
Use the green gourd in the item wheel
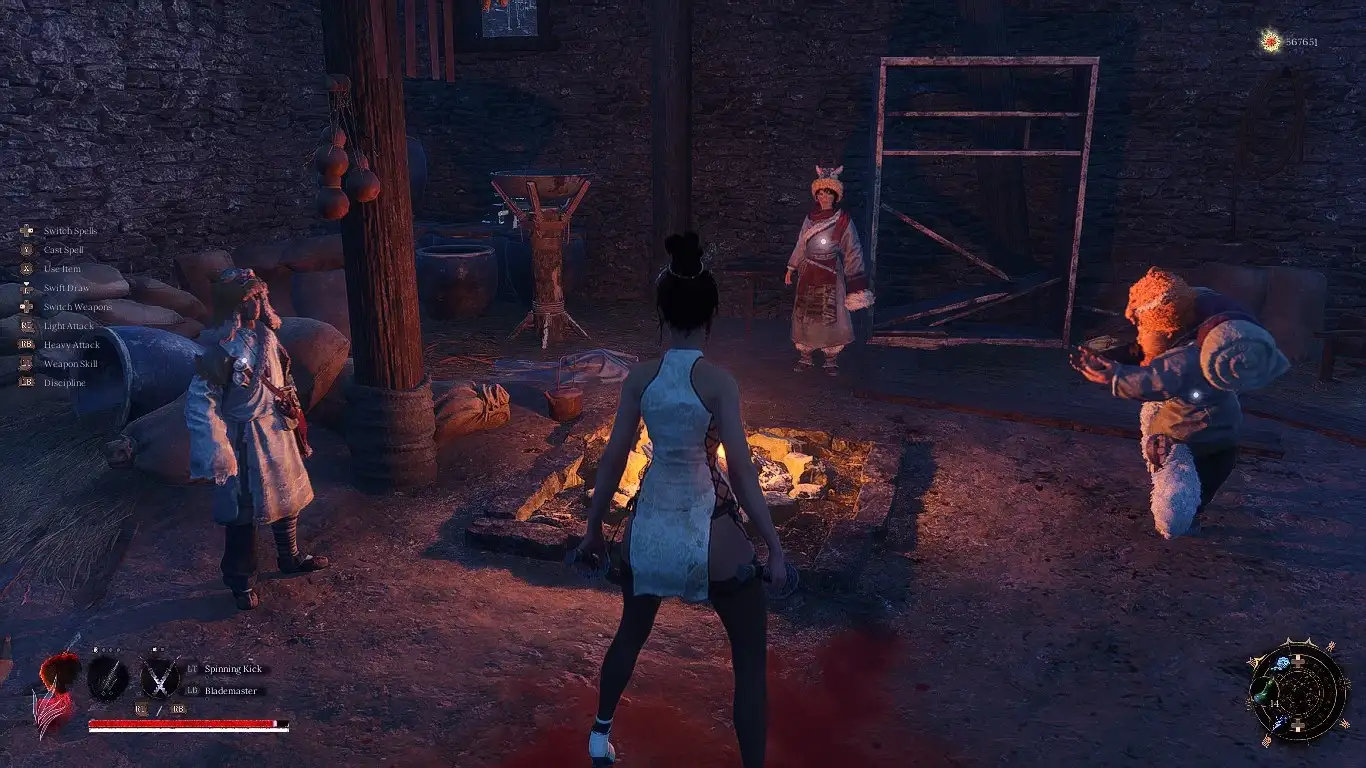coord(1265,692)
